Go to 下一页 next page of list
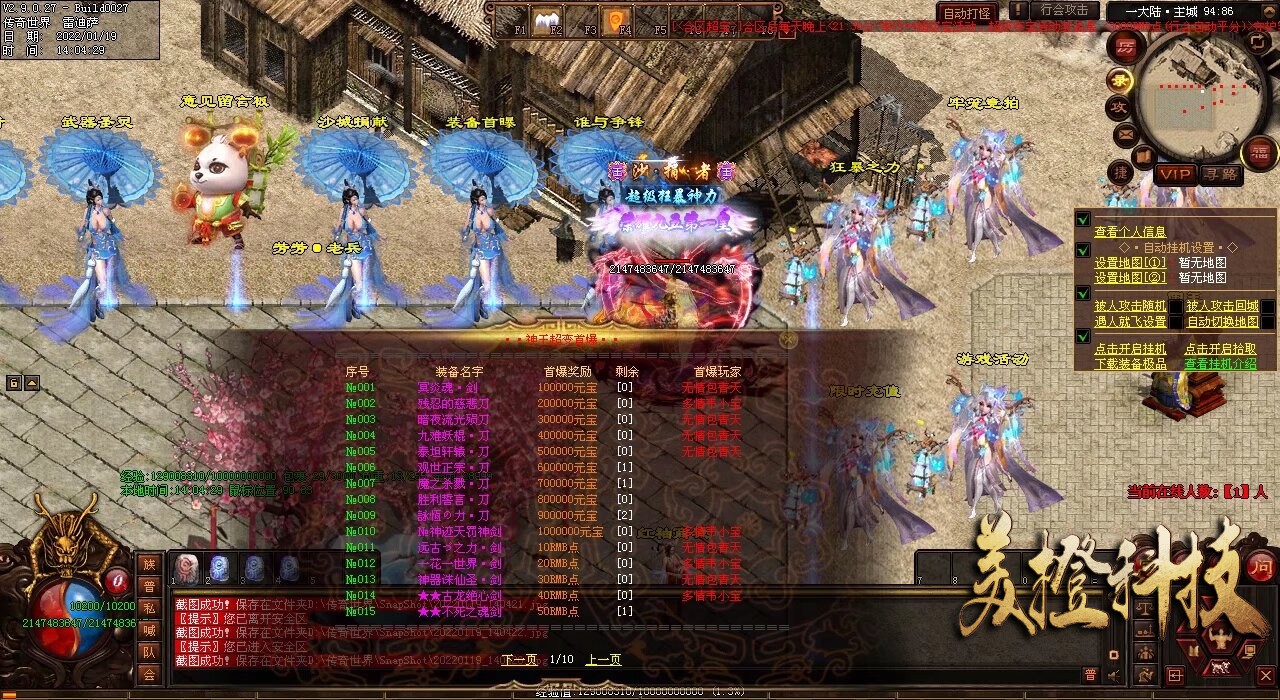 [x=519, y=660]
